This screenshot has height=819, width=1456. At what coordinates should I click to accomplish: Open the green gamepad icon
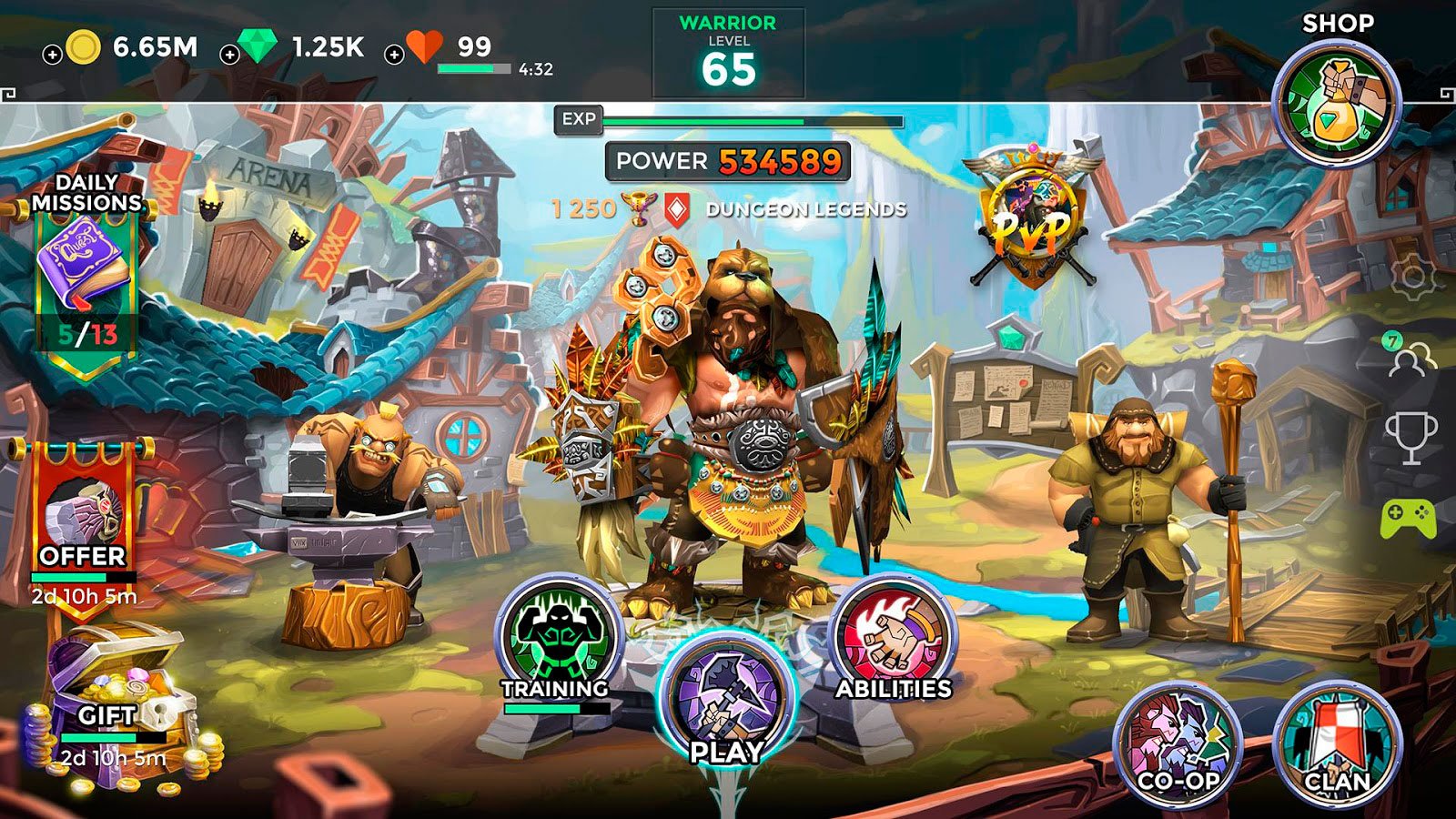[1409, 519]
